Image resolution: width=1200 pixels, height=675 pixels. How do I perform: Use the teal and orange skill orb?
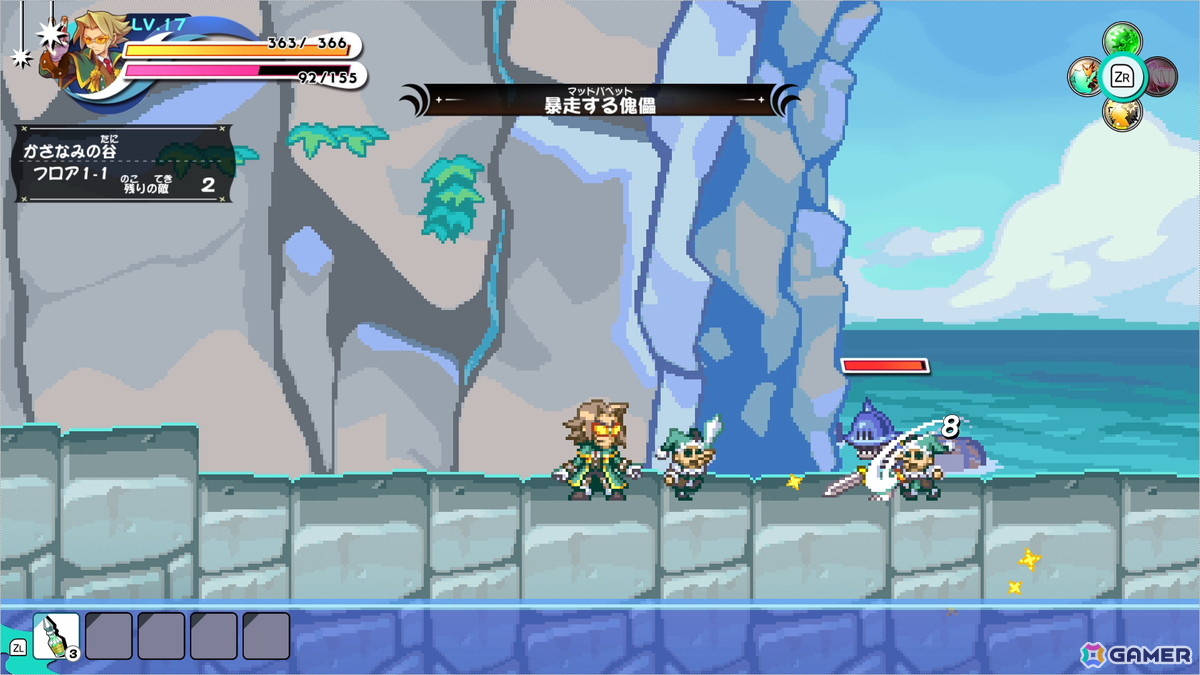pyautogui.click(x=1085, y=77)
